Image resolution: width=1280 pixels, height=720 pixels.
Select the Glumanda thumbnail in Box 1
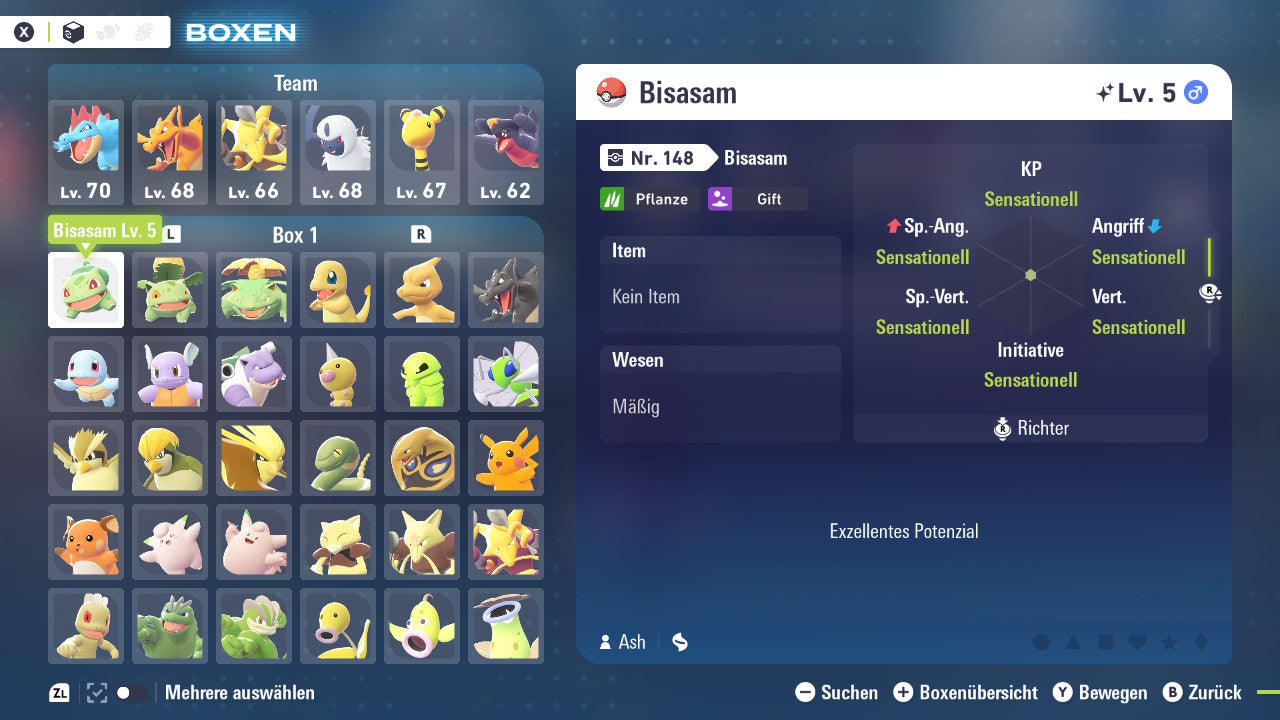point(338,288)
